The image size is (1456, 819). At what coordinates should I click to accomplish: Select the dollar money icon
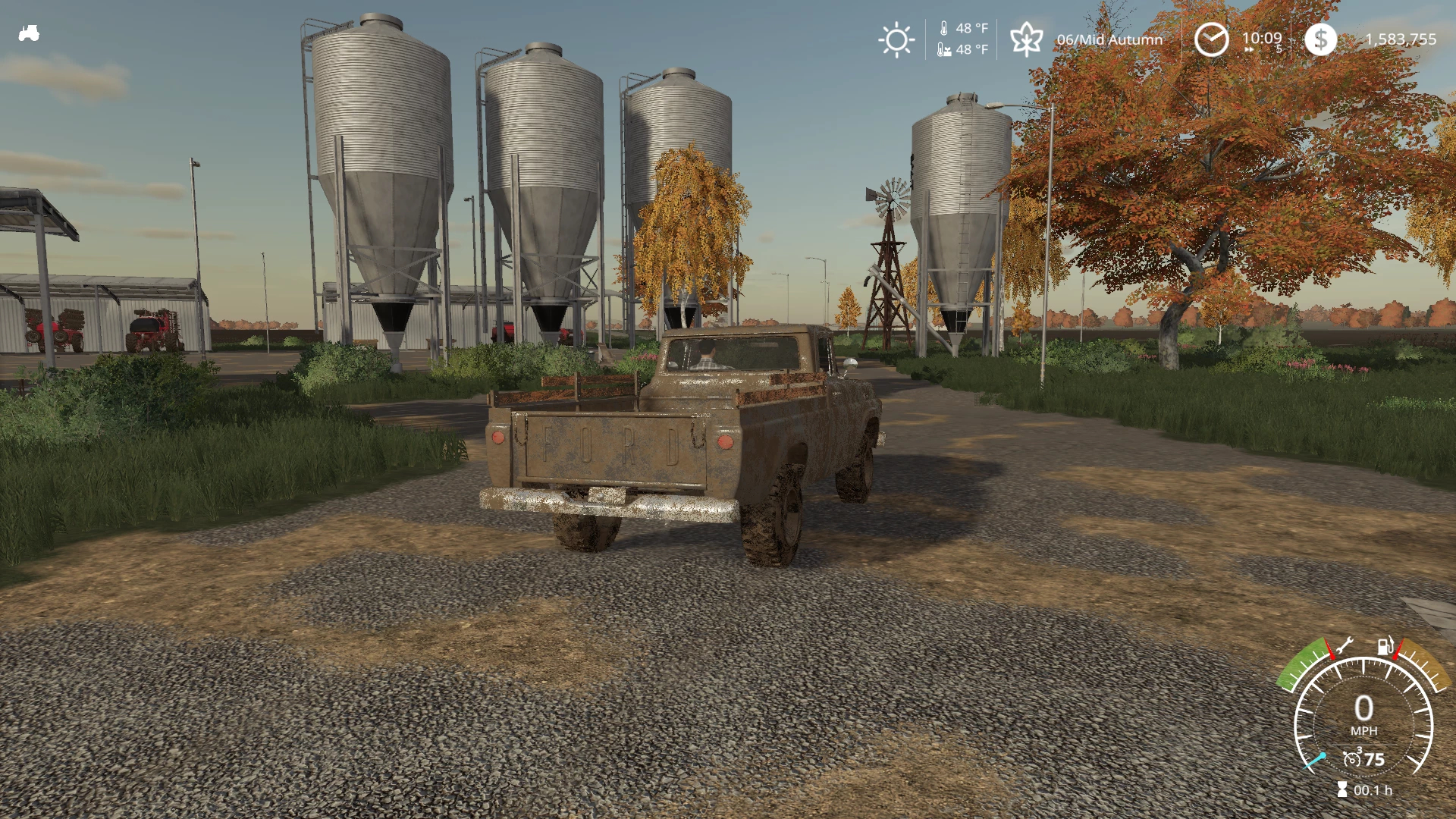[x=1320, y=39]
